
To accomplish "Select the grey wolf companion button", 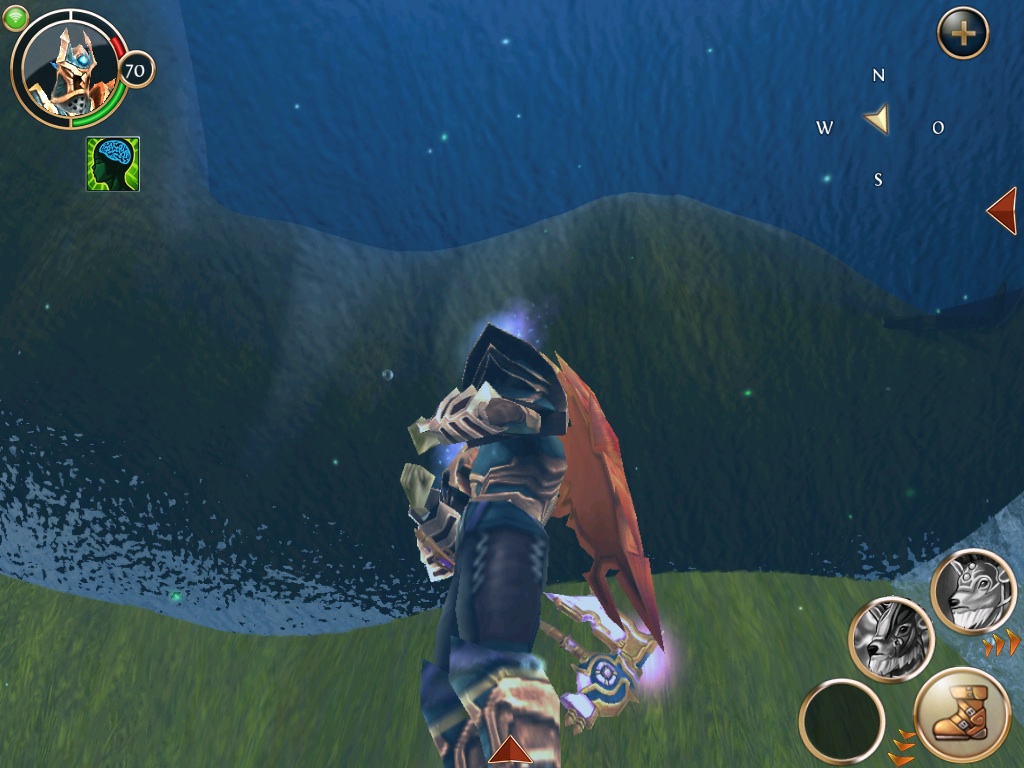I will point(891,640).
